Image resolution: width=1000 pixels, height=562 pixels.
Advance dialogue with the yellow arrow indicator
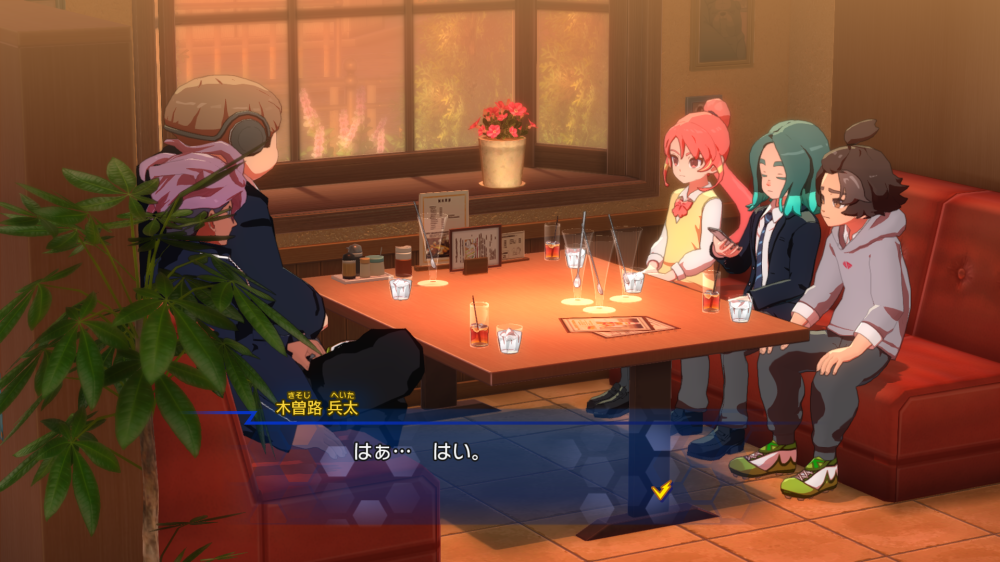pos(660,490)
